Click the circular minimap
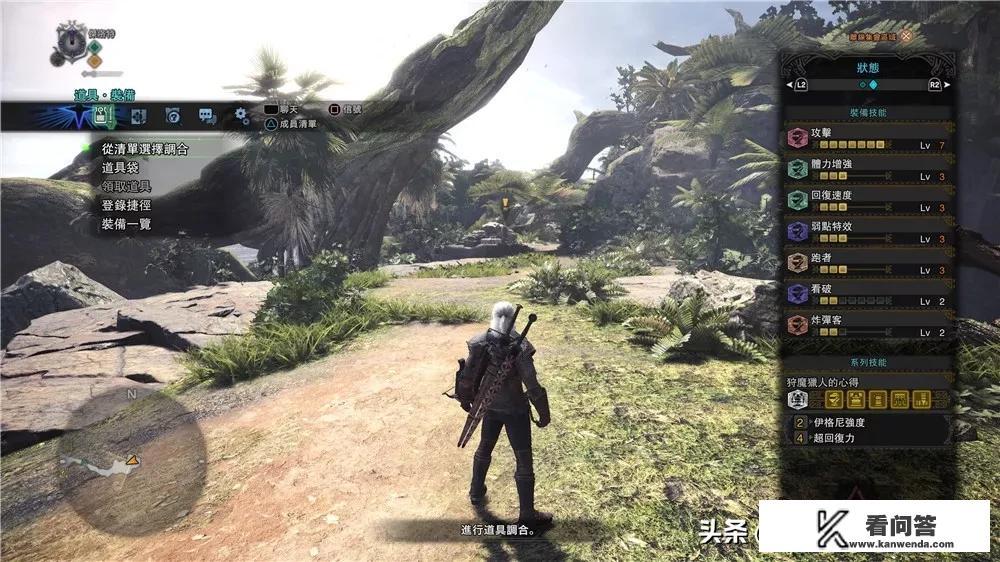The image size is (1000, 562). 132,458
